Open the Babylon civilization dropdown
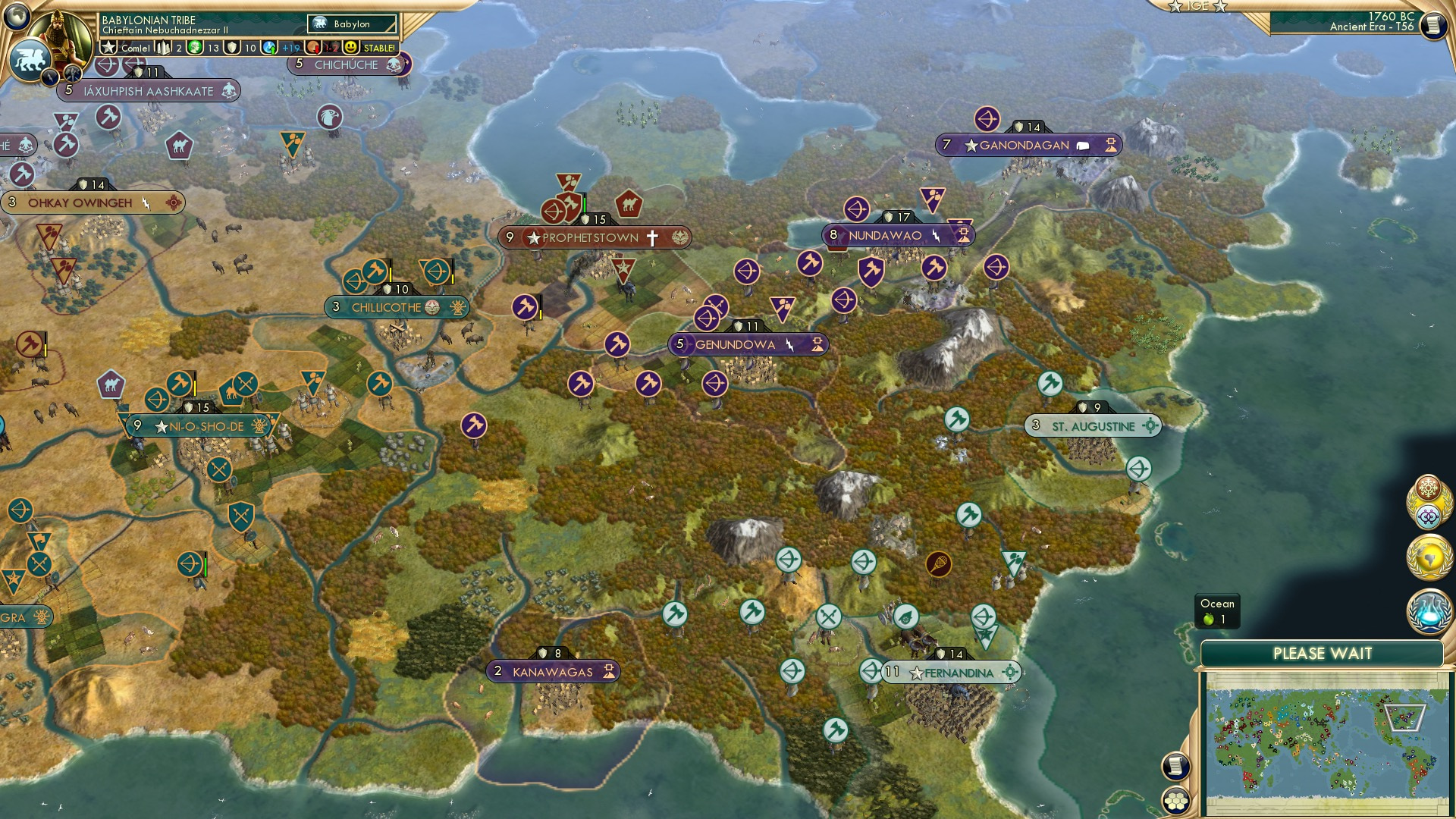Image resolution: width=1456 pixels, height=819 pixels. [351, 24]
